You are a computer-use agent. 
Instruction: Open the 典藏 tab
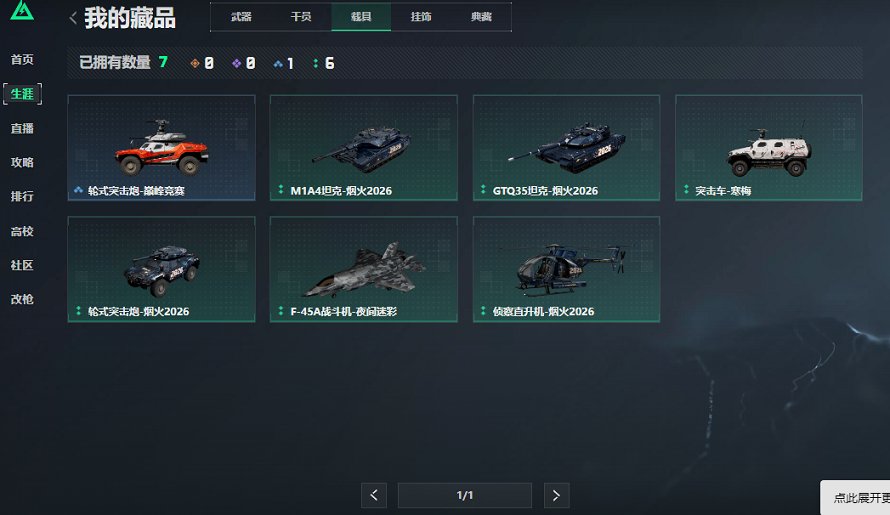point(481,17)
